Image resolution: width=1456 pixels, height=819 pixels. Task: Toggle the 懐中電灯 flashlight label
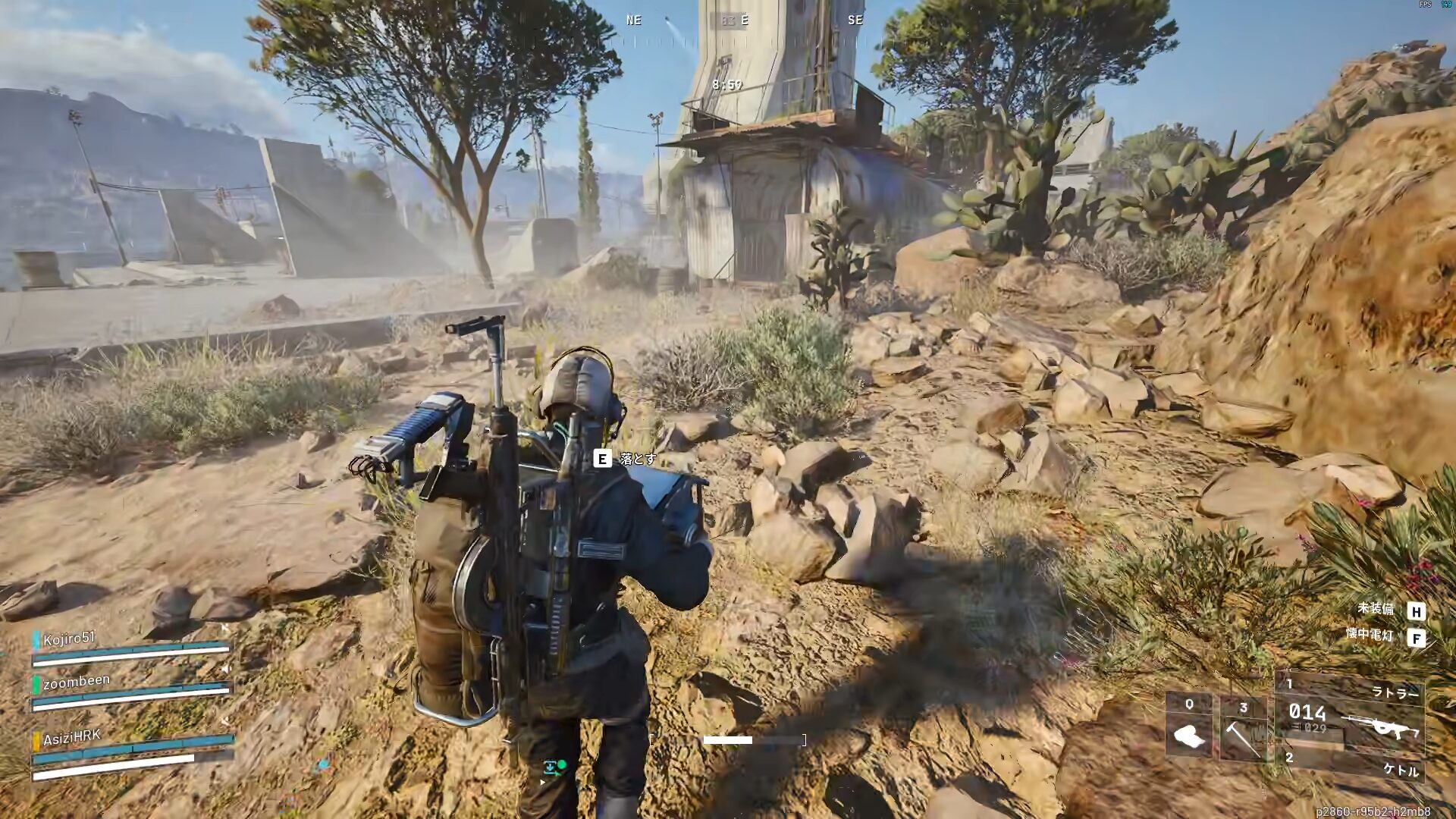coord(1370,635)
